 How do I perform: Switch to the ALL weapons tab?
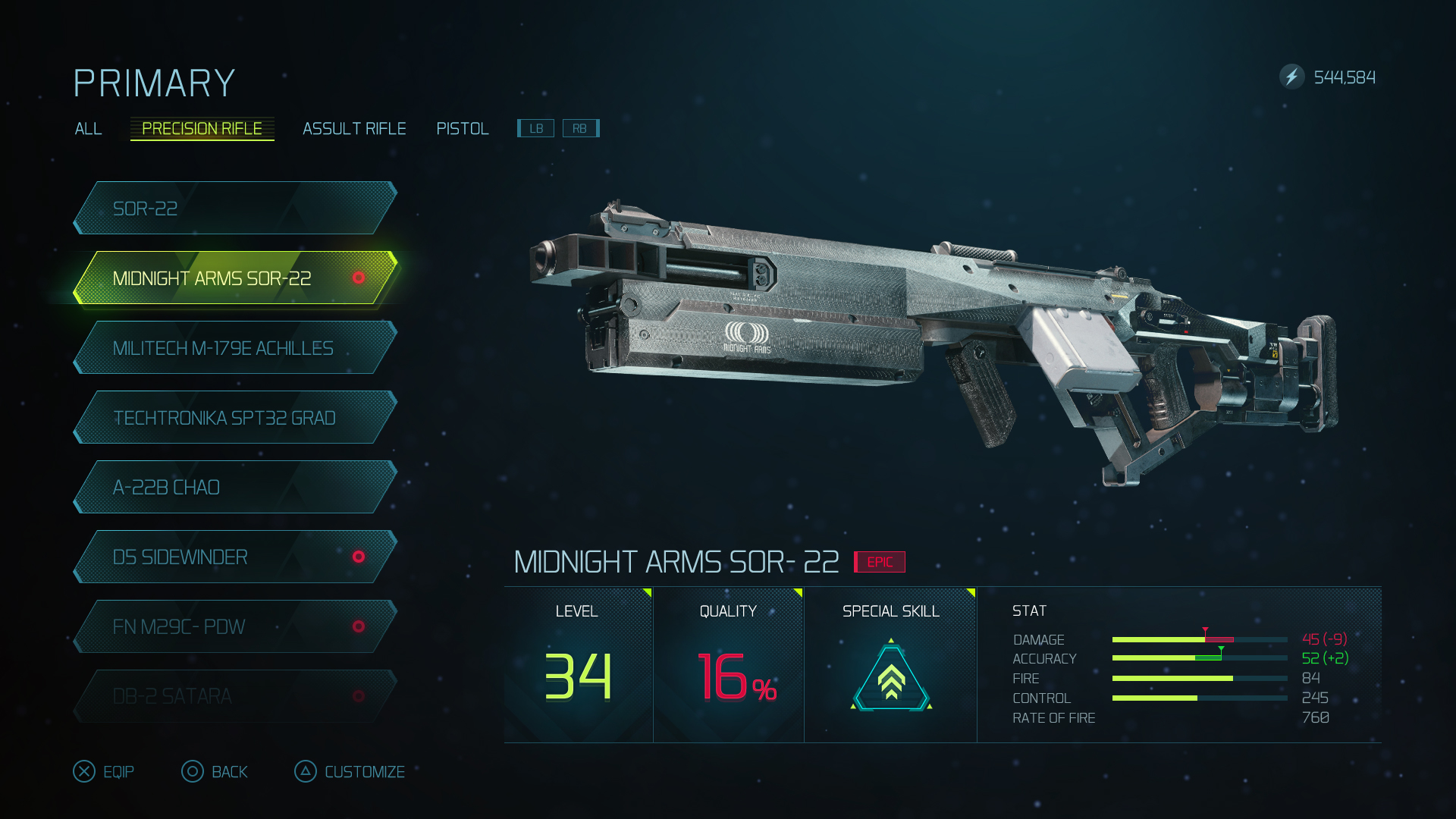pyautogui.click(x=88, y=129)
